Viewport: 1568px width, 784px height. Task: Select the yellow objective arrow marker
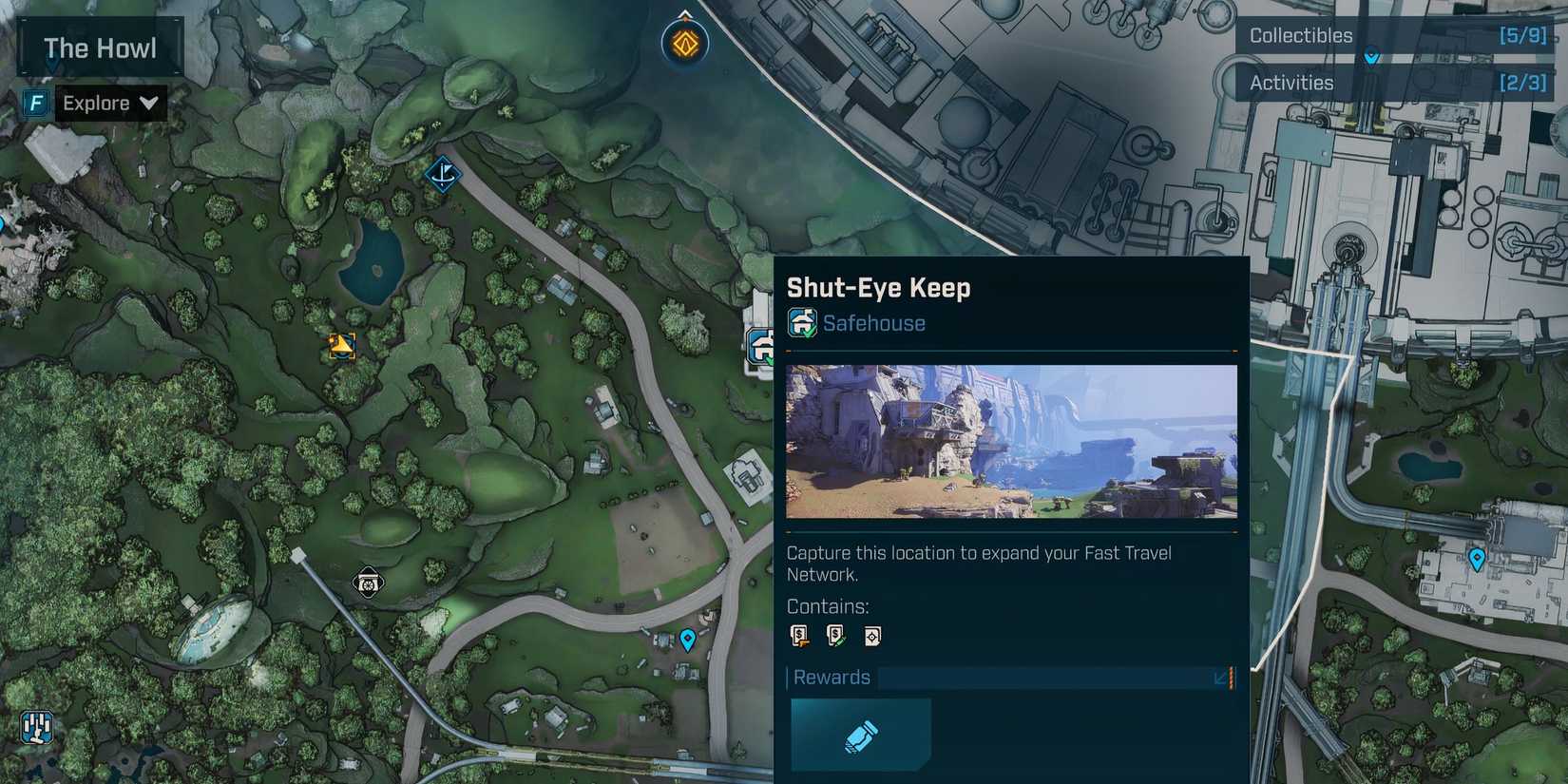(x=342, y=347)
